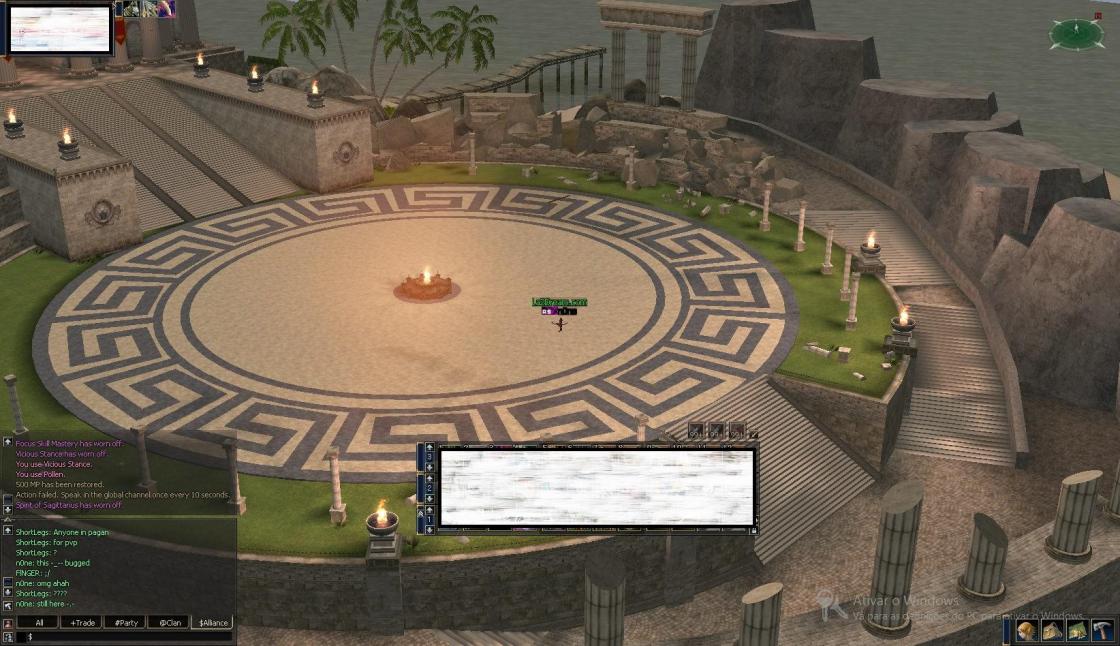Viewport: 1120px width, 646px height.
Task: Page down shortcut bar number 1
Action: [430, 529]
